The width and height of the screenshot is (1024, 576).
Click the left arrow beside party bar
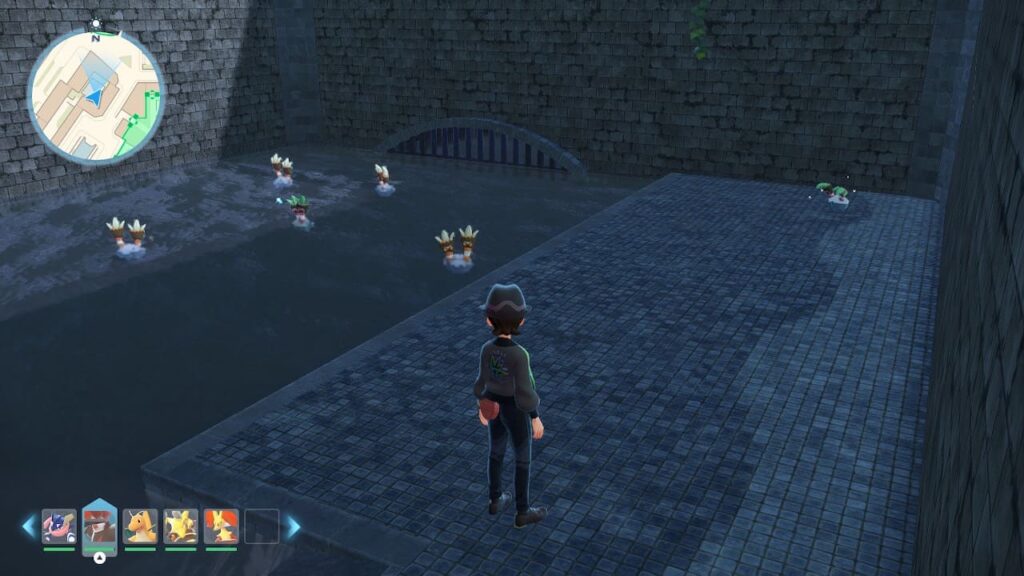[29, 526]
